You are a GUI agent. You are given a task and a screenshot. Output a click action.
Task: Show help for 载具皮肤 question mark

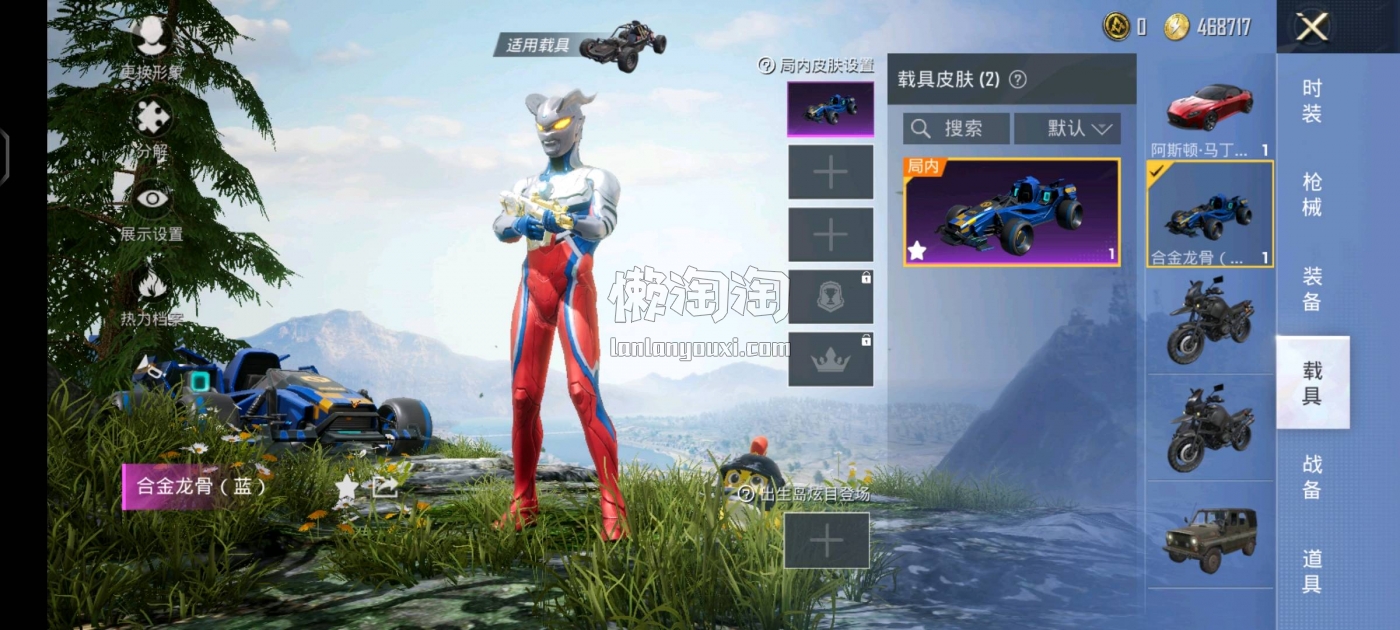pyautogui.click(x=1018, y=80)
